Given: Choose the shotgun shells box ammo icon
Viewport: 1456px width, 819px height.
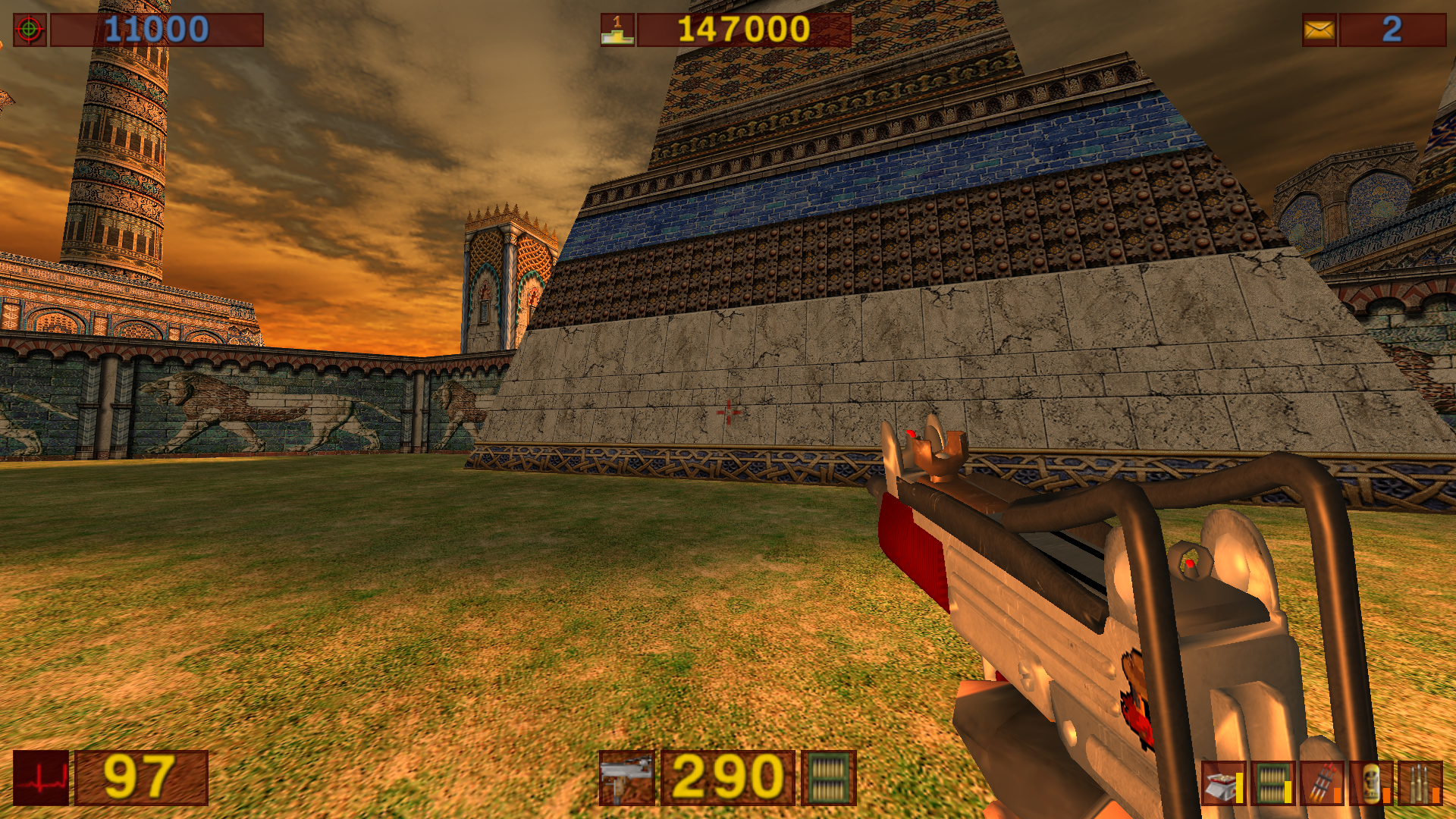Looking at the screenshot, I should pos(1222,784).
